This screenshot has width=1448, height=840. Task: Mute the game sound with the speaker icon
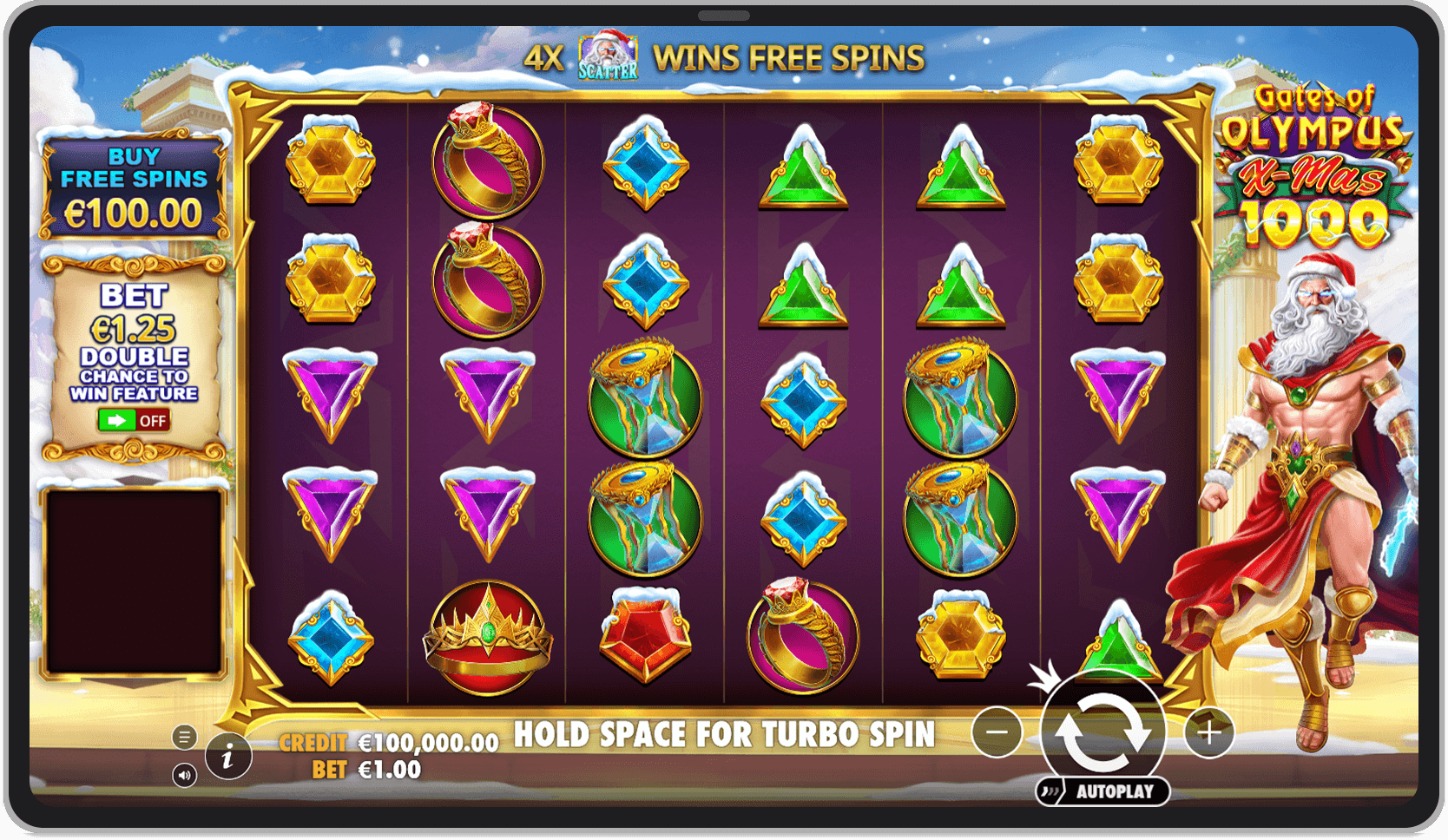pos(184,777)
